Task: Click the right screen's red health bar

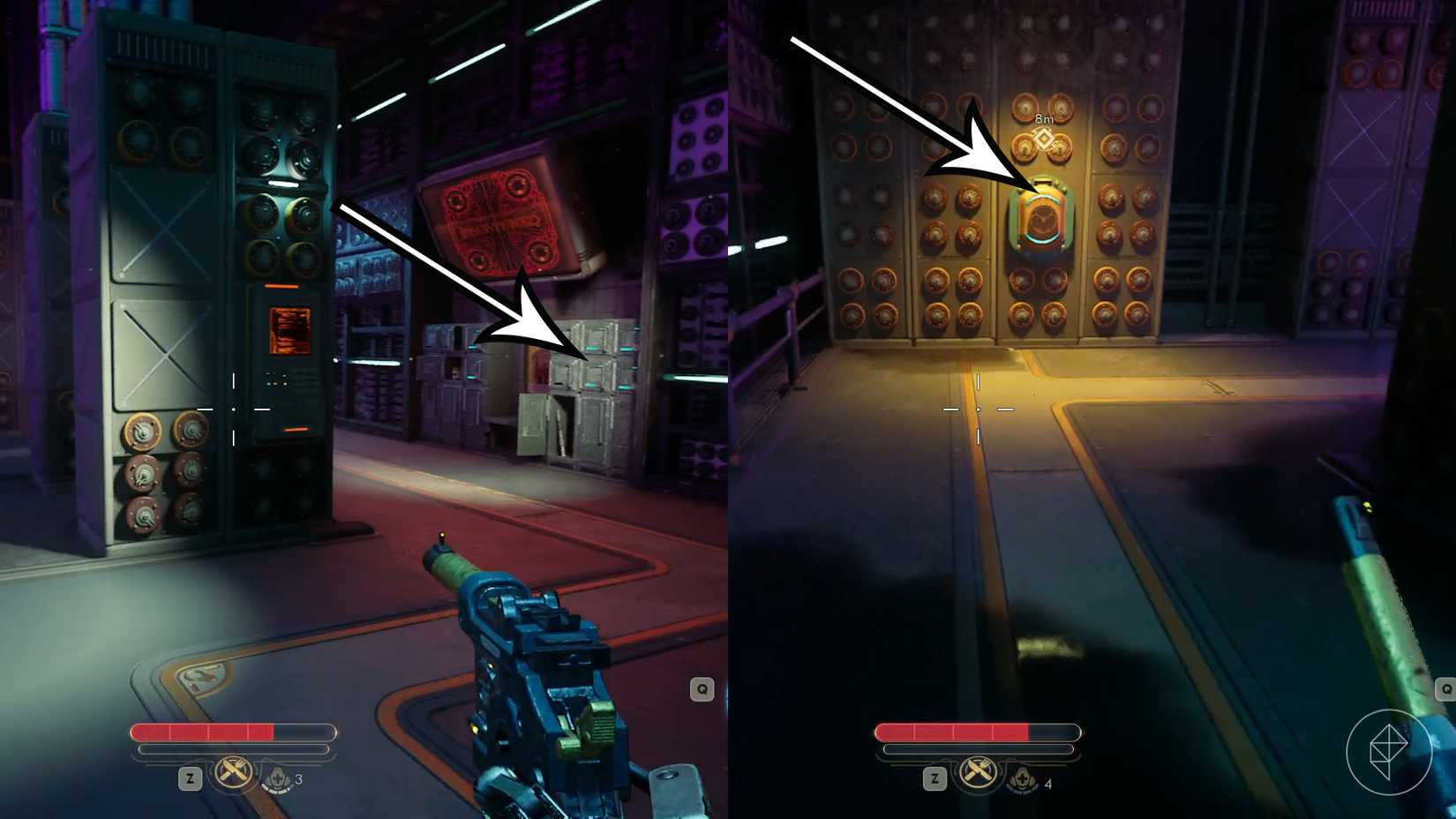Action: tap(953, 732)
